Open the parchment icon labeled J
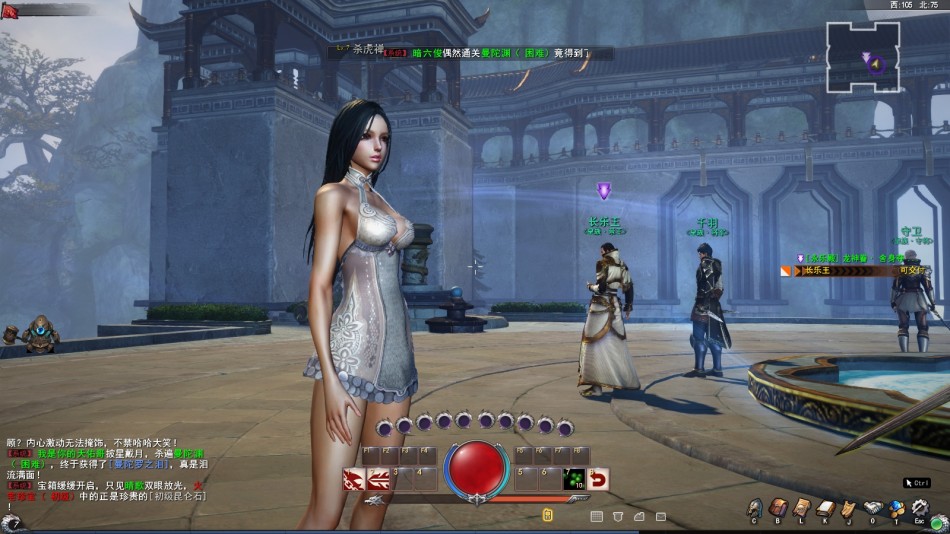The image size is (950, 534). pyautogui.click(x=848, y=509)
